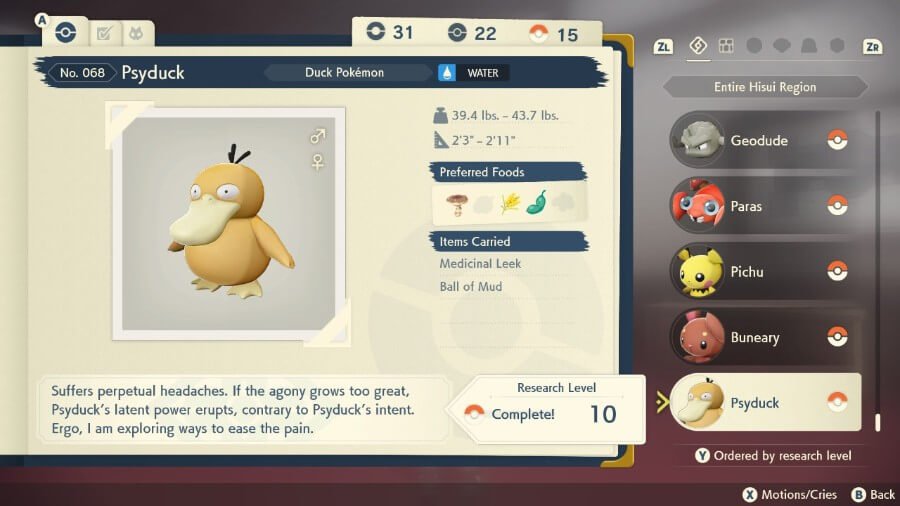Show the female form symbol

coord(318,161)
